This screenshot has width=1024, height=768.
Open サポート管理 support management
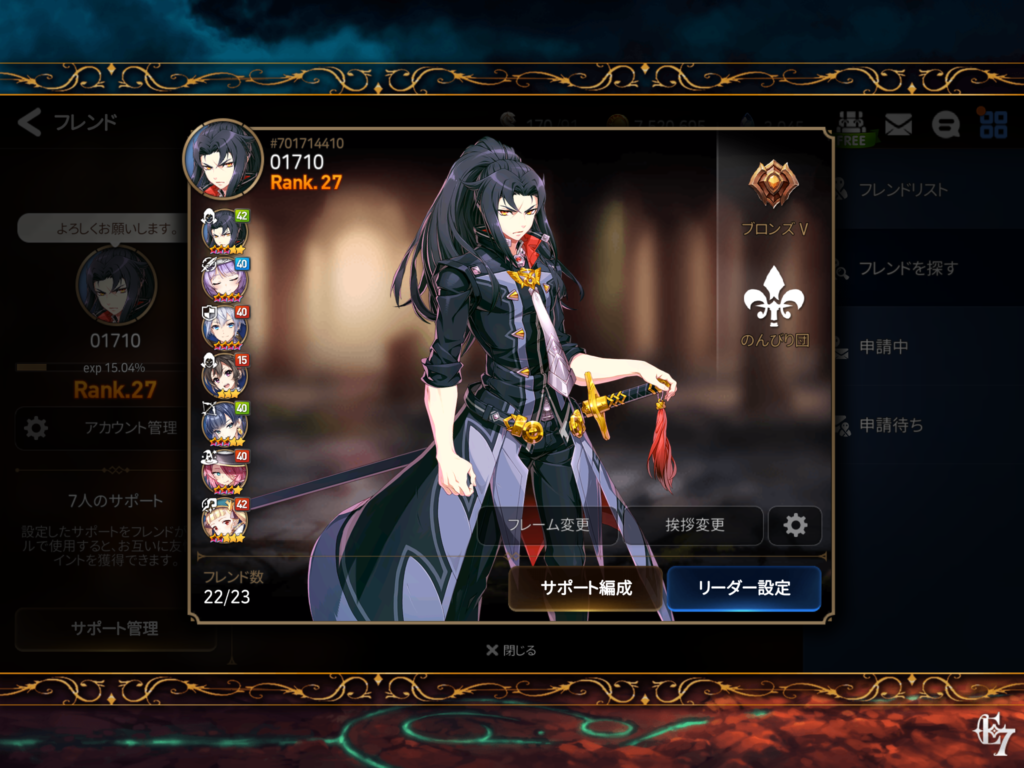pos(115,629)
